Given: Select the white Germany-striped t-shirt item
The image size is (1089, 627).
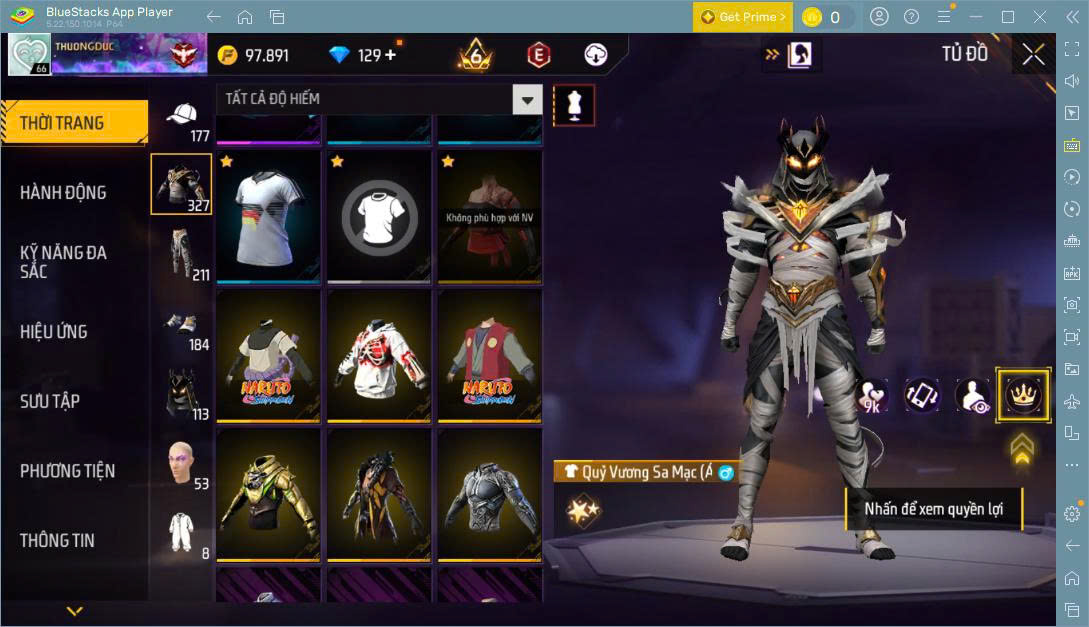Looking at the screenshot, I should pos(268,217).
